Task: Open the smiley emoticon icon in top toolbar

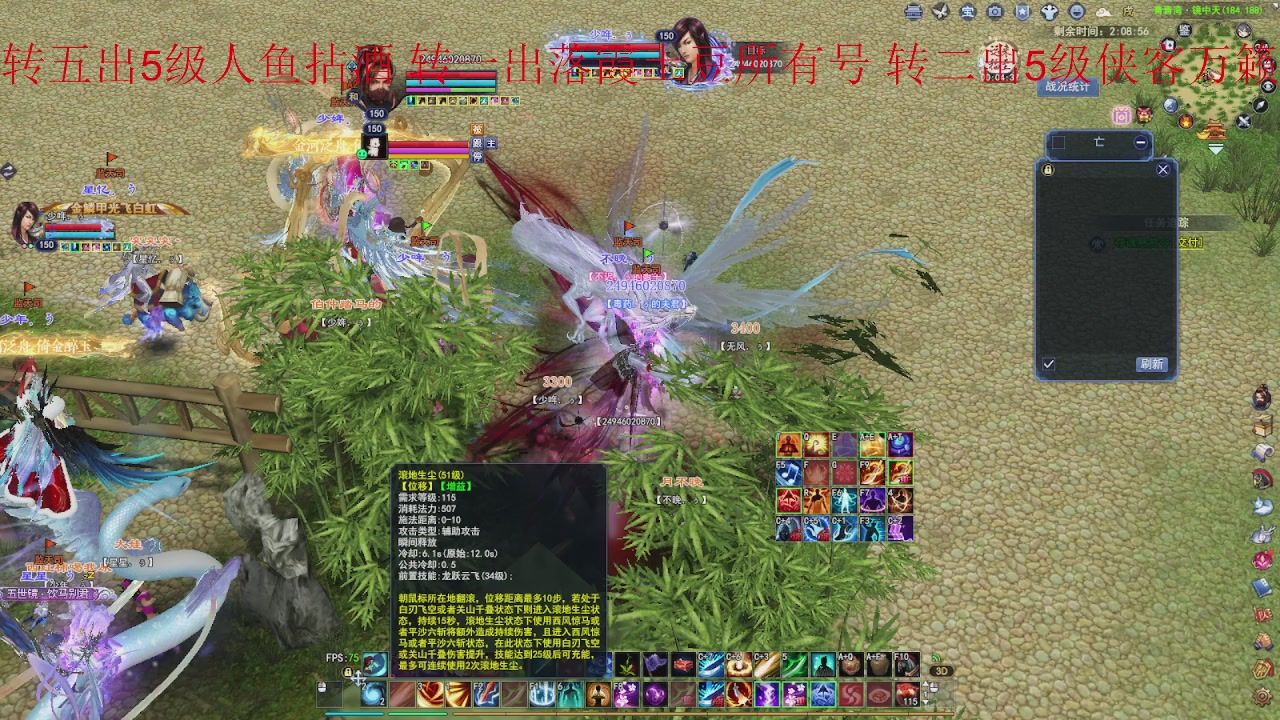Action: click(1077, 14)
